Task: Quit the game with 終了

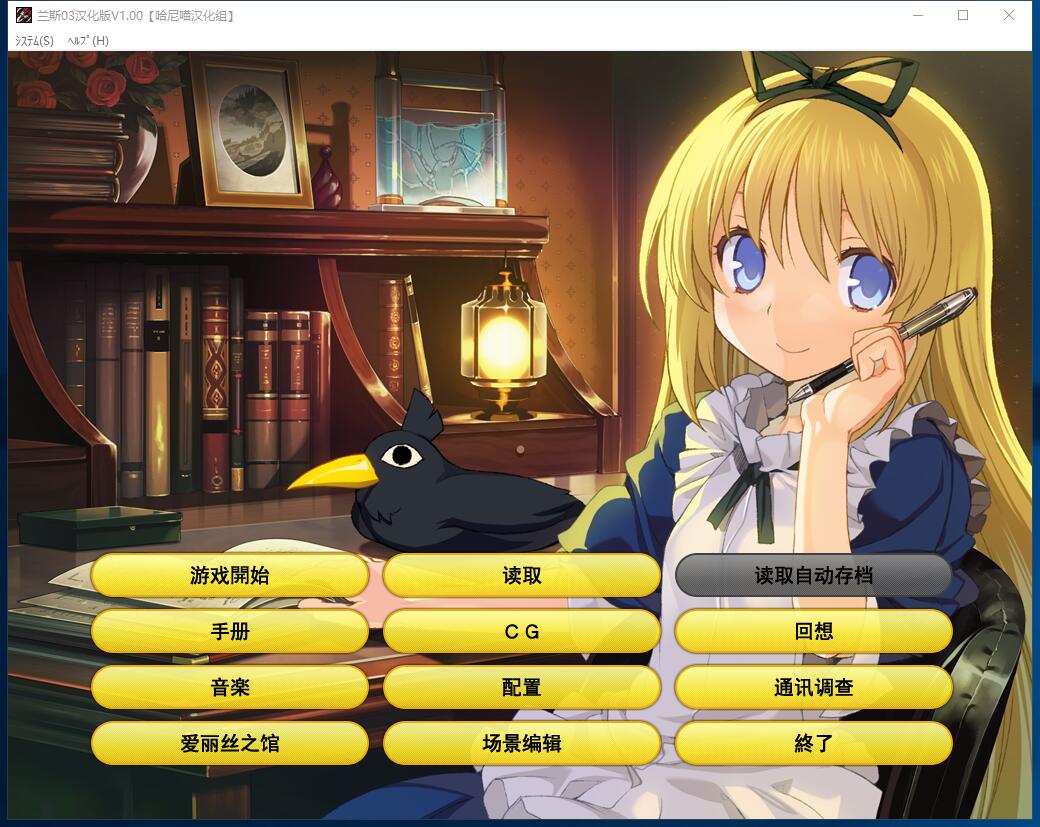Action: [813, 743]
